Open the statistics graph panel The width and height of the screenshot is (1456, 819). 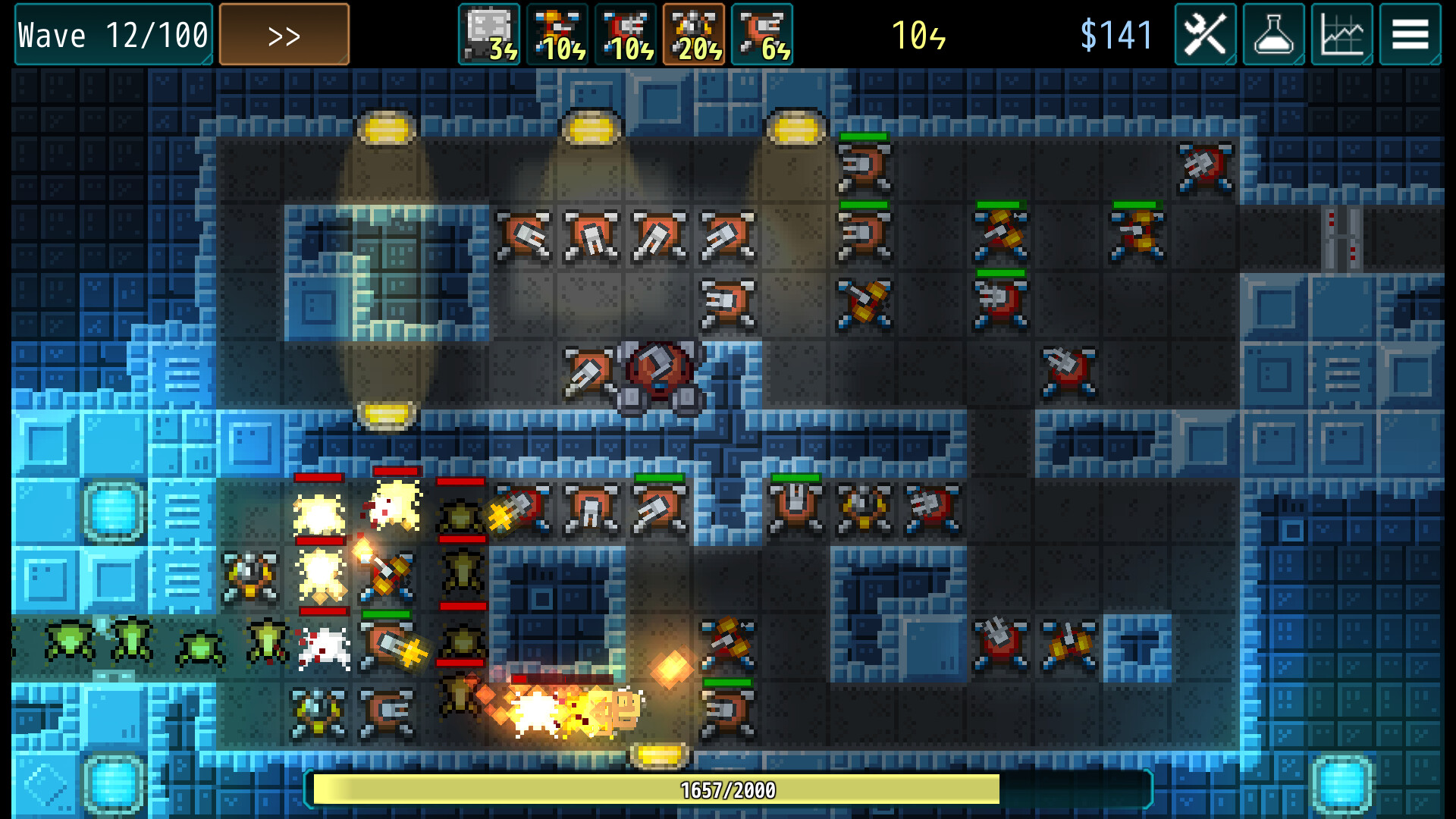tap(1341, 33)
